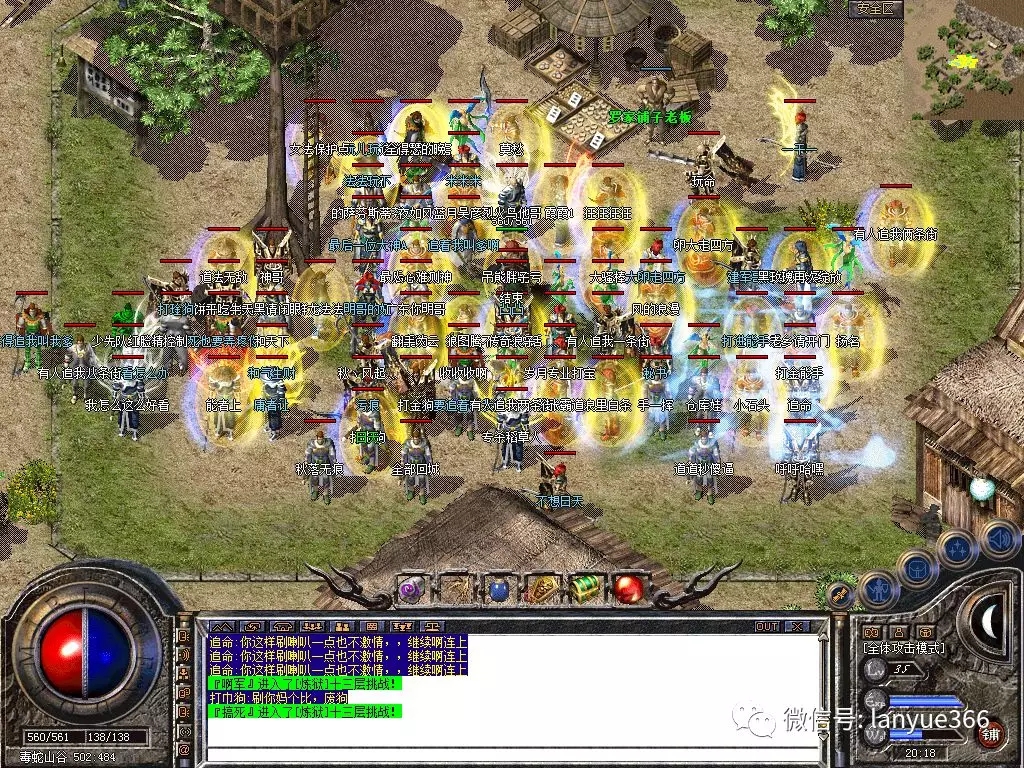The height and width of the screenshot is (768, 1024).
Task: Click the @ chat channel button
Action: point(184,748)
